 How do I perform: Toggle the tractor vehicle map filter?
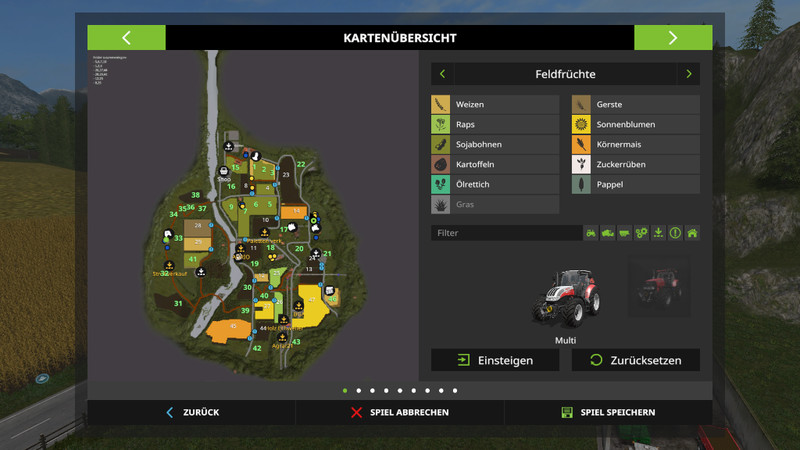tap(591, 233)
